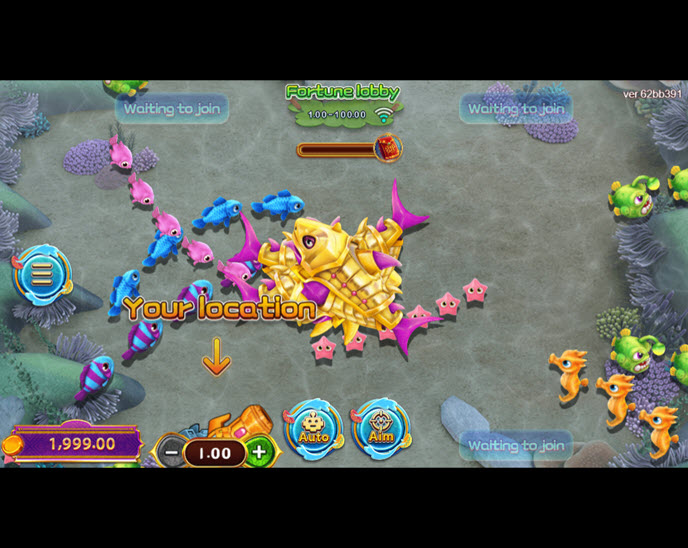
Task: Increase bet with the green plus button
Action: (258, 452)
